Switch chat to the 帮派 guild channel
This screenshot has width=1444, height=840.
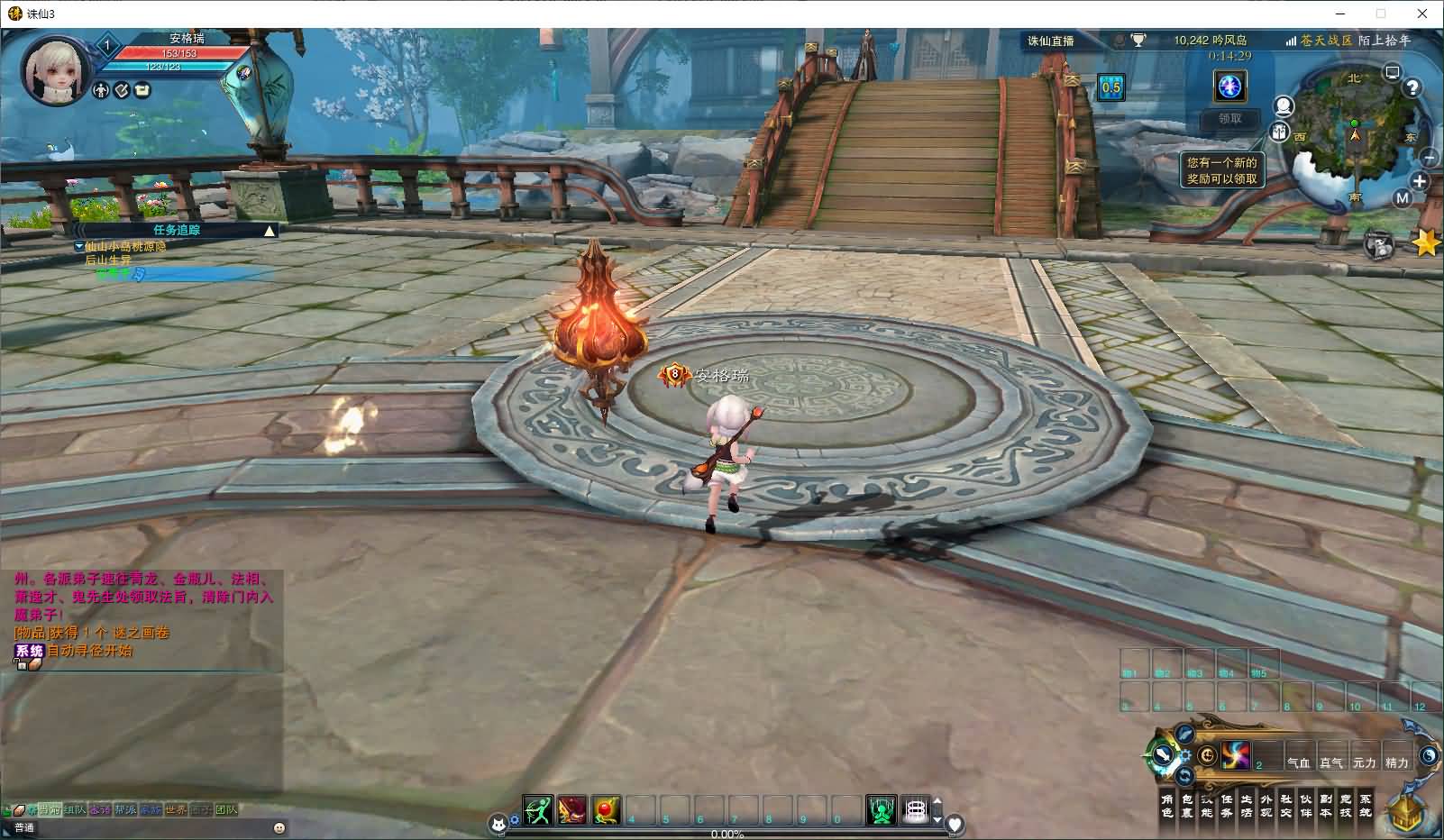coord(125,809)
